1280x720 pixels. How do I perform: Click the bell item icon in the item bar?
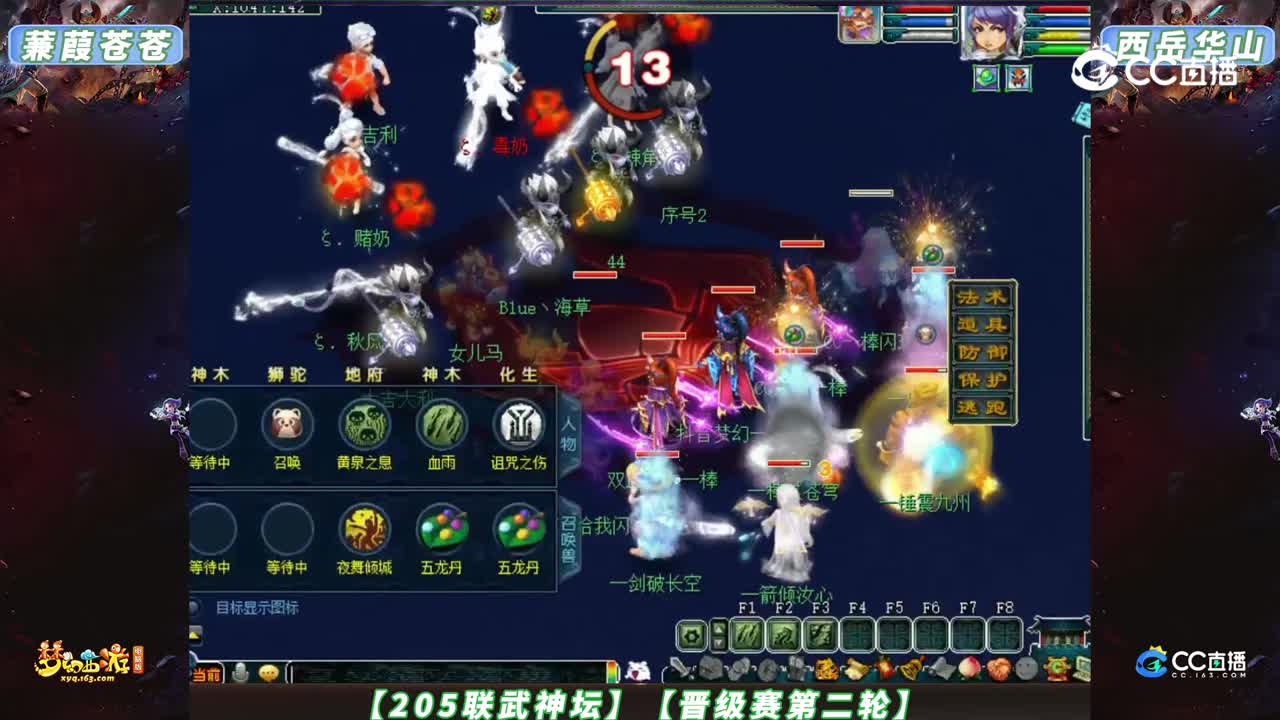coord(910,671)
